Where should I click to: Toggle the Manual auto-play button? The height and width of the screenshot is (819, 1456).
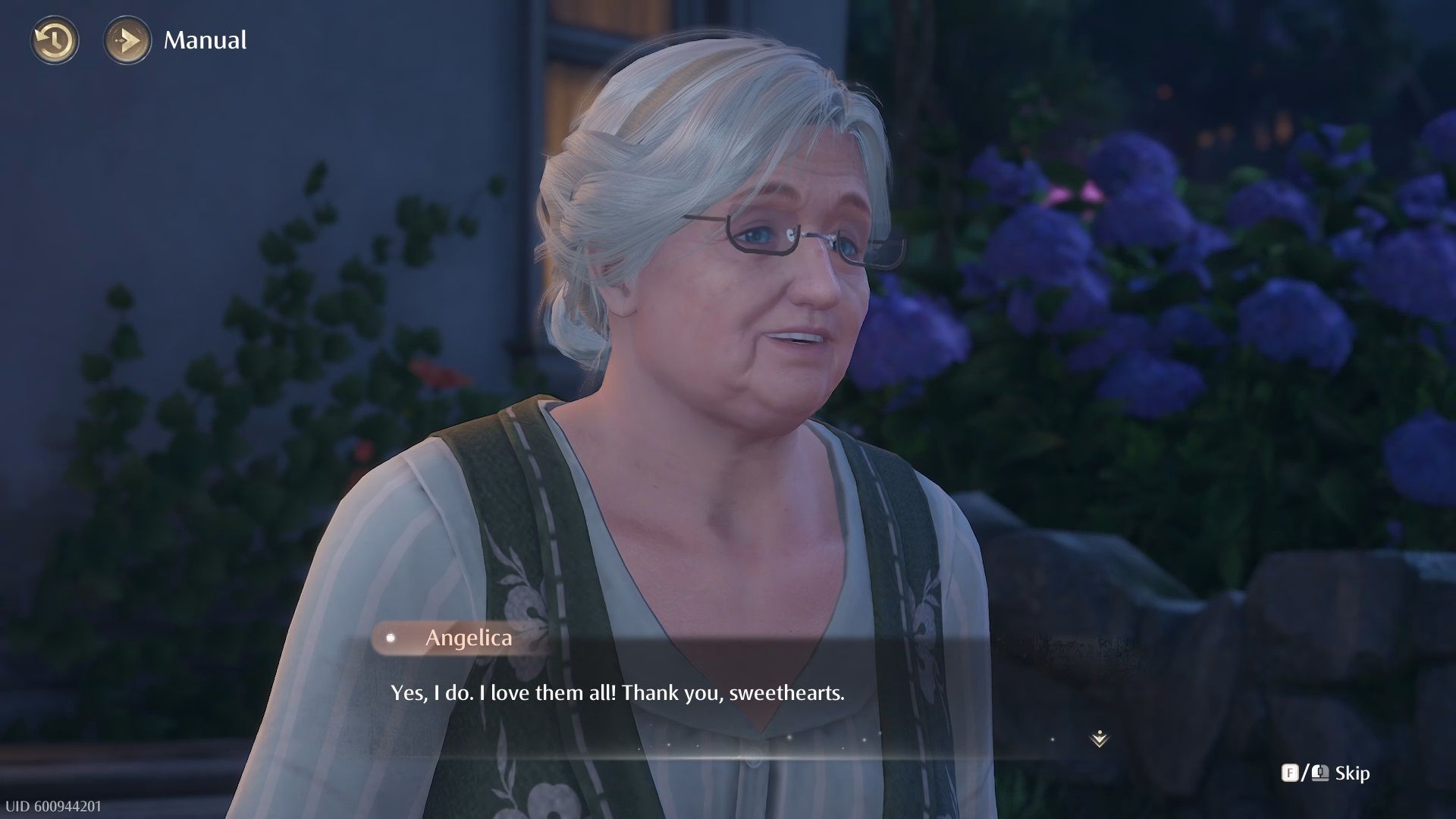click(127, 40)
